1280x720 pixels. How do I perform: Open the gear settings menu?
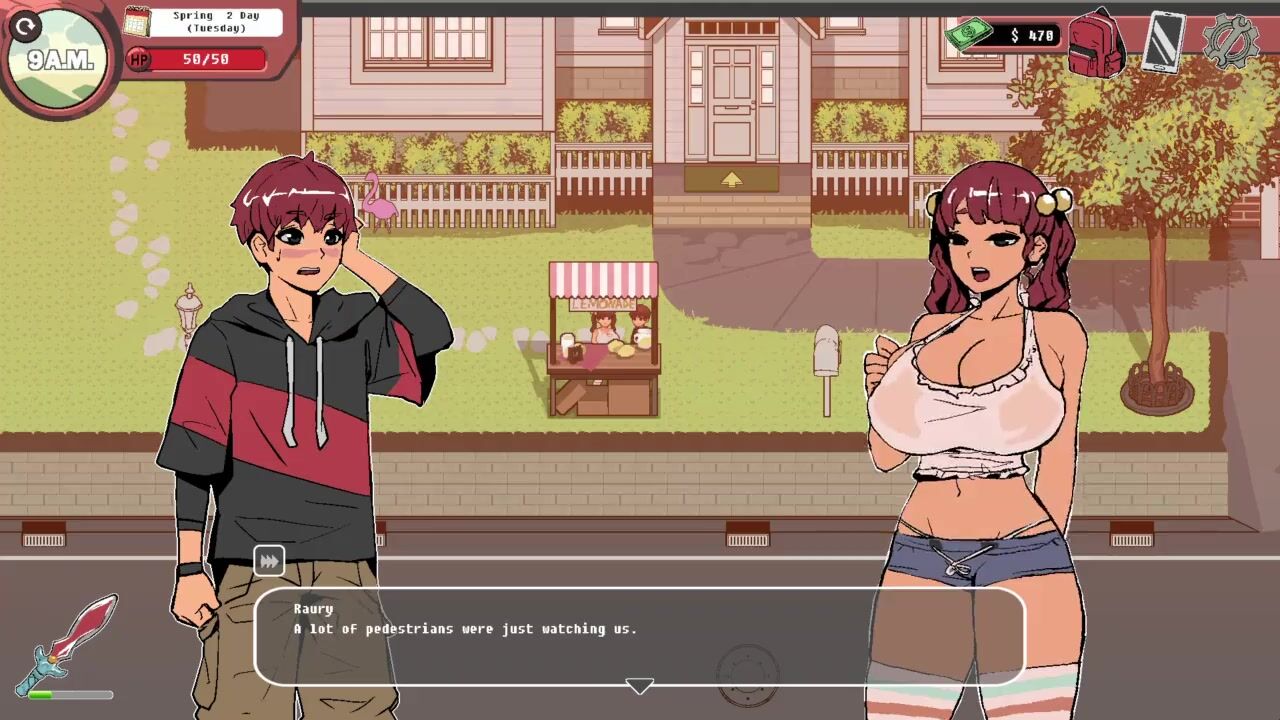tap(1229, 41)
